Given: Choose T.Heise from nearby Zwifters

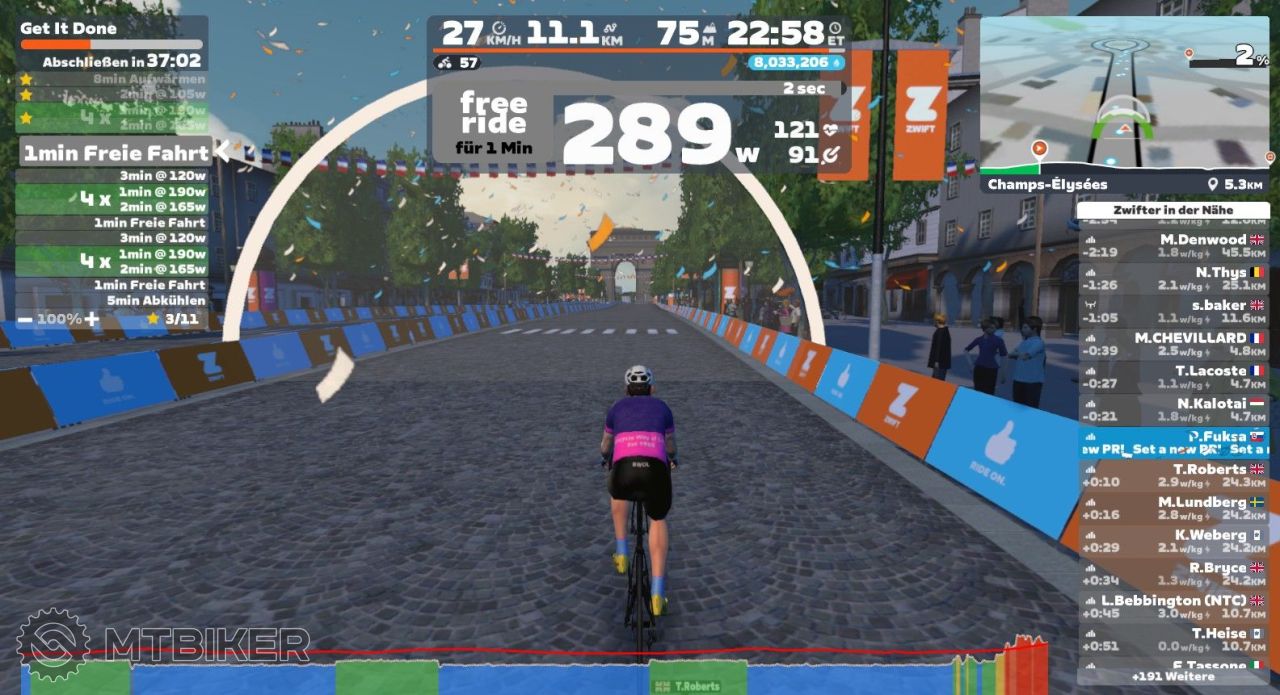Looking at the screenshot, I should click(1173, 639).
